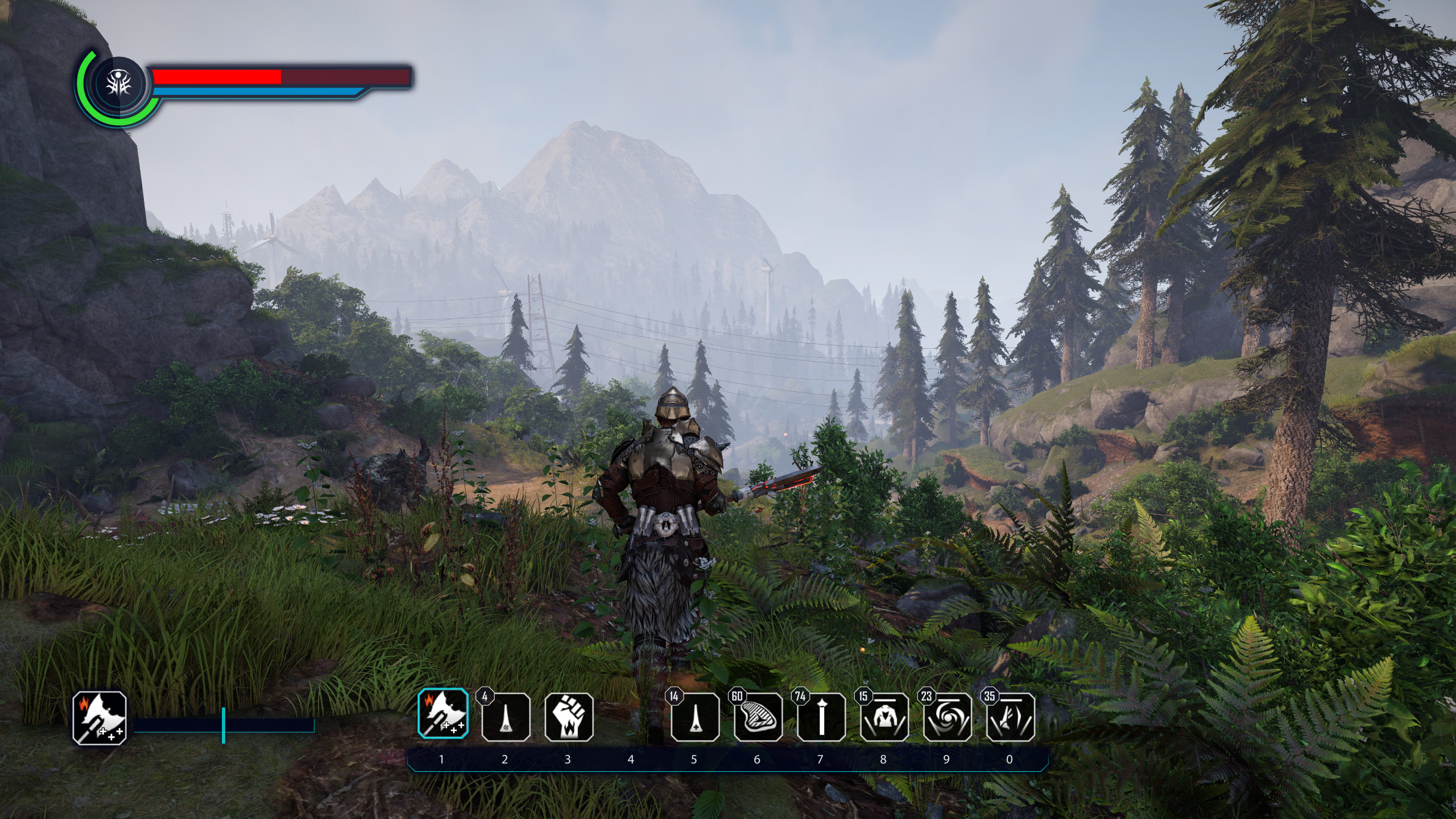Click the faction emblem beside the health bar
This screenshot has width=1456, height=819.
coord(119,85)
